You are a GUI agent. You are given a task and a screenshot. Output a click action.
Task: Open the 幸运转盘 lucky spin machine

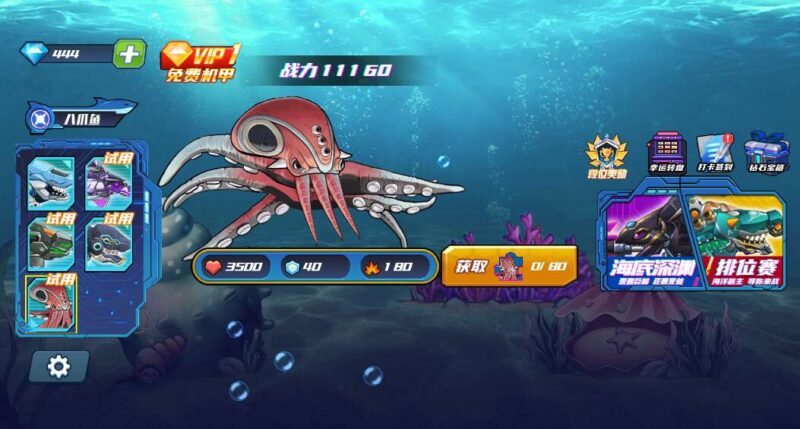tap(664, 155)
